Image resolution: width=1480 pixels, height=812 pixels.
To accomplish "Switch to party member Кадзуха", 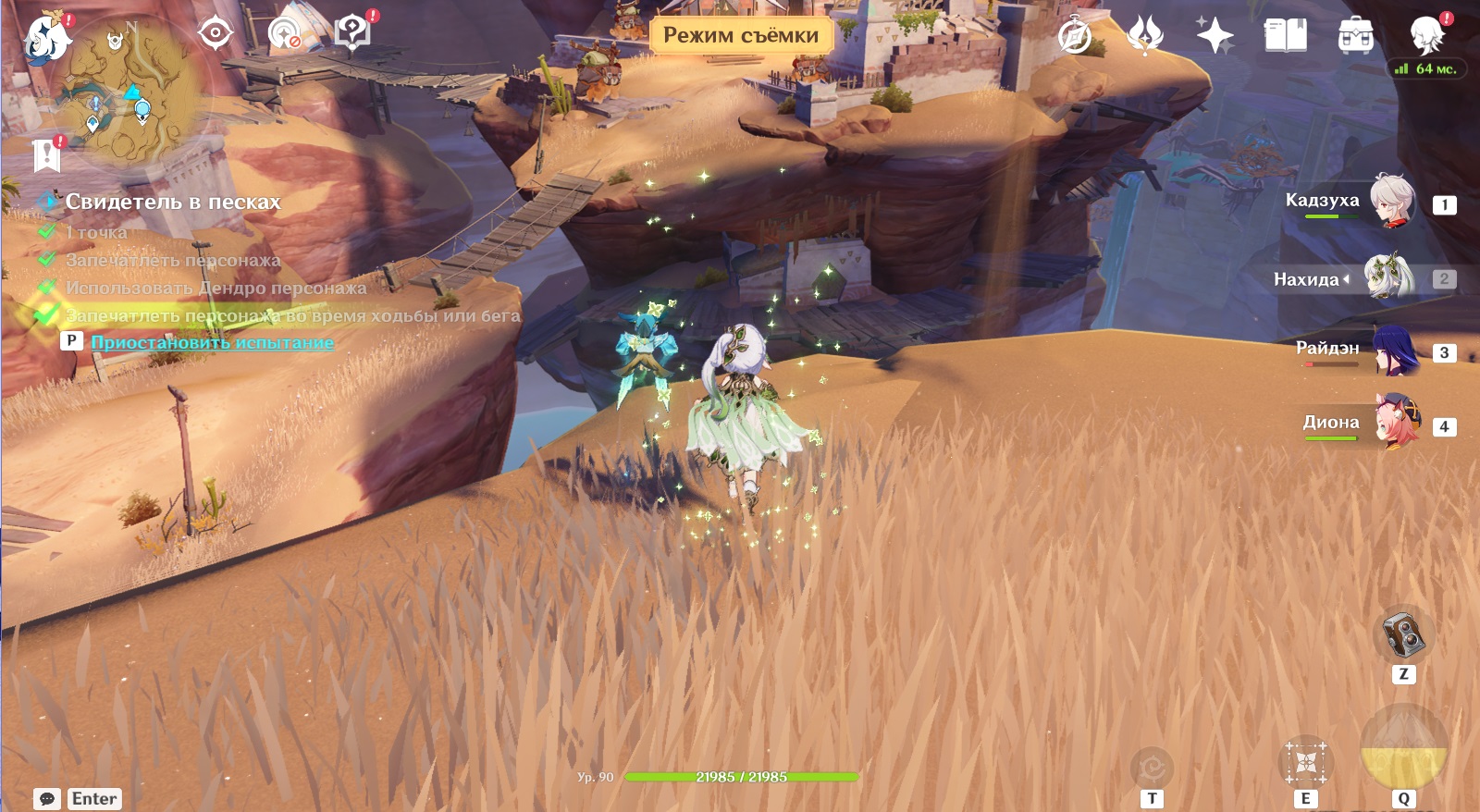I will pyautogui.click(x=1392, y=202).
